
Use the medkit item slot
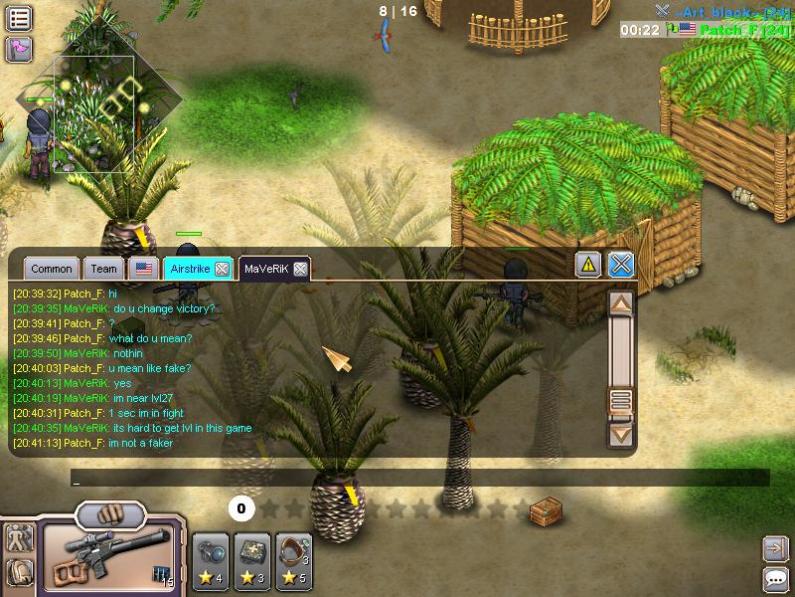[x=253, y=560]
